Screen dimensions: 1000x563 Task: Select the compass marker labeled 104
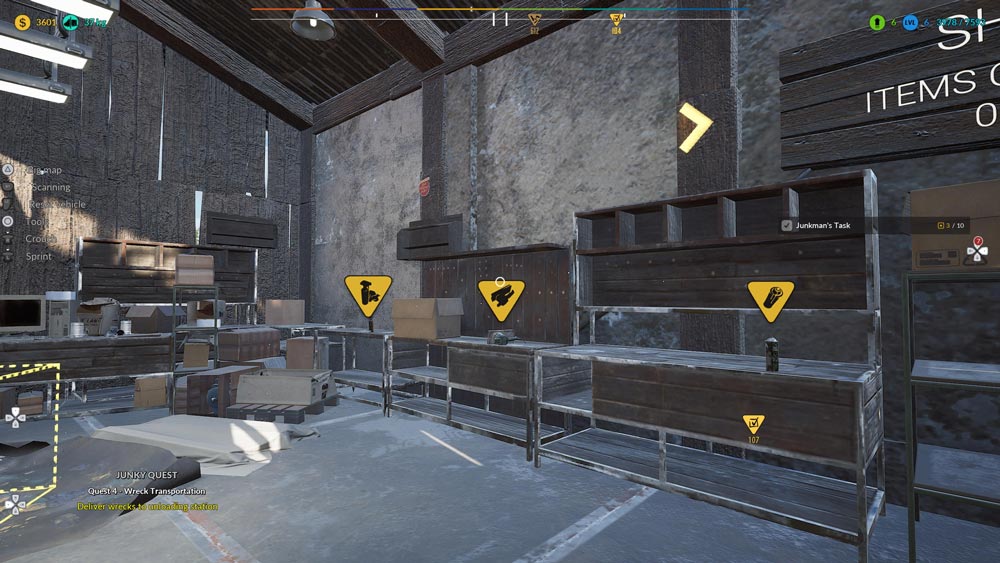tap(616, 20)
